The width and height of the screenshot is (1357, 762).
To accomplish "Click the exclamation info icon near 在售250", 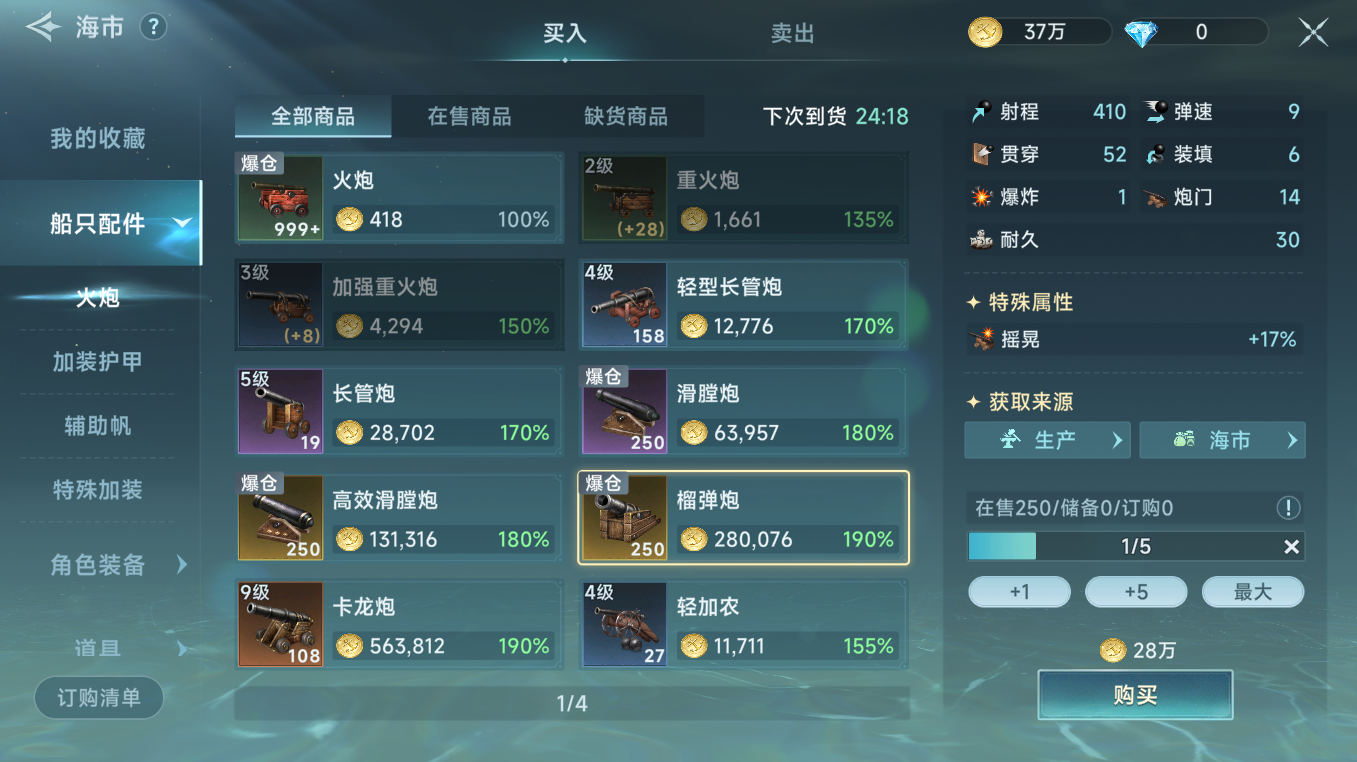I will (1290, 508).
